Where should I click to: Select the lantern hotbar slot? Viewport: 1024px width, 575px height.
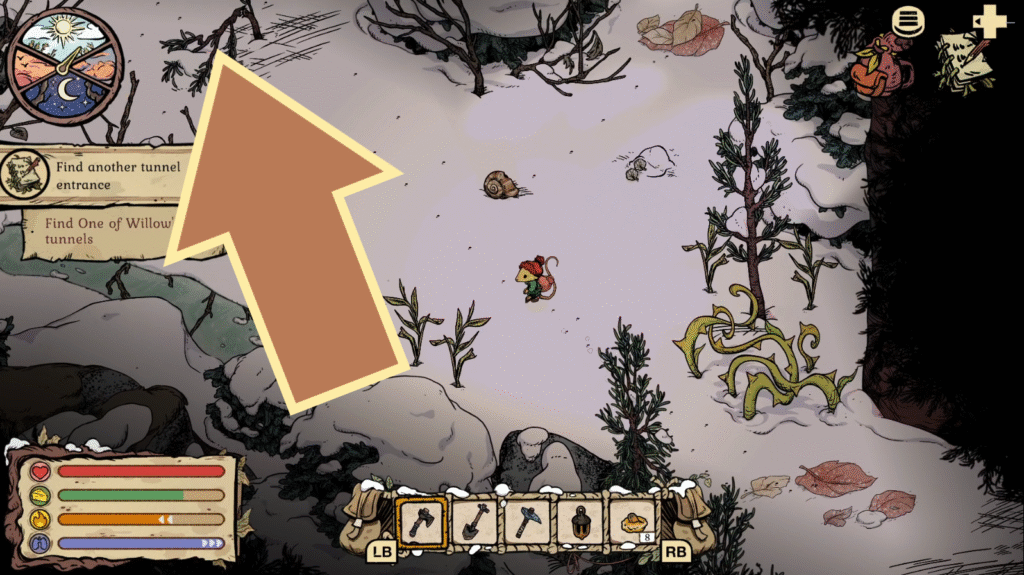[580, 521]
